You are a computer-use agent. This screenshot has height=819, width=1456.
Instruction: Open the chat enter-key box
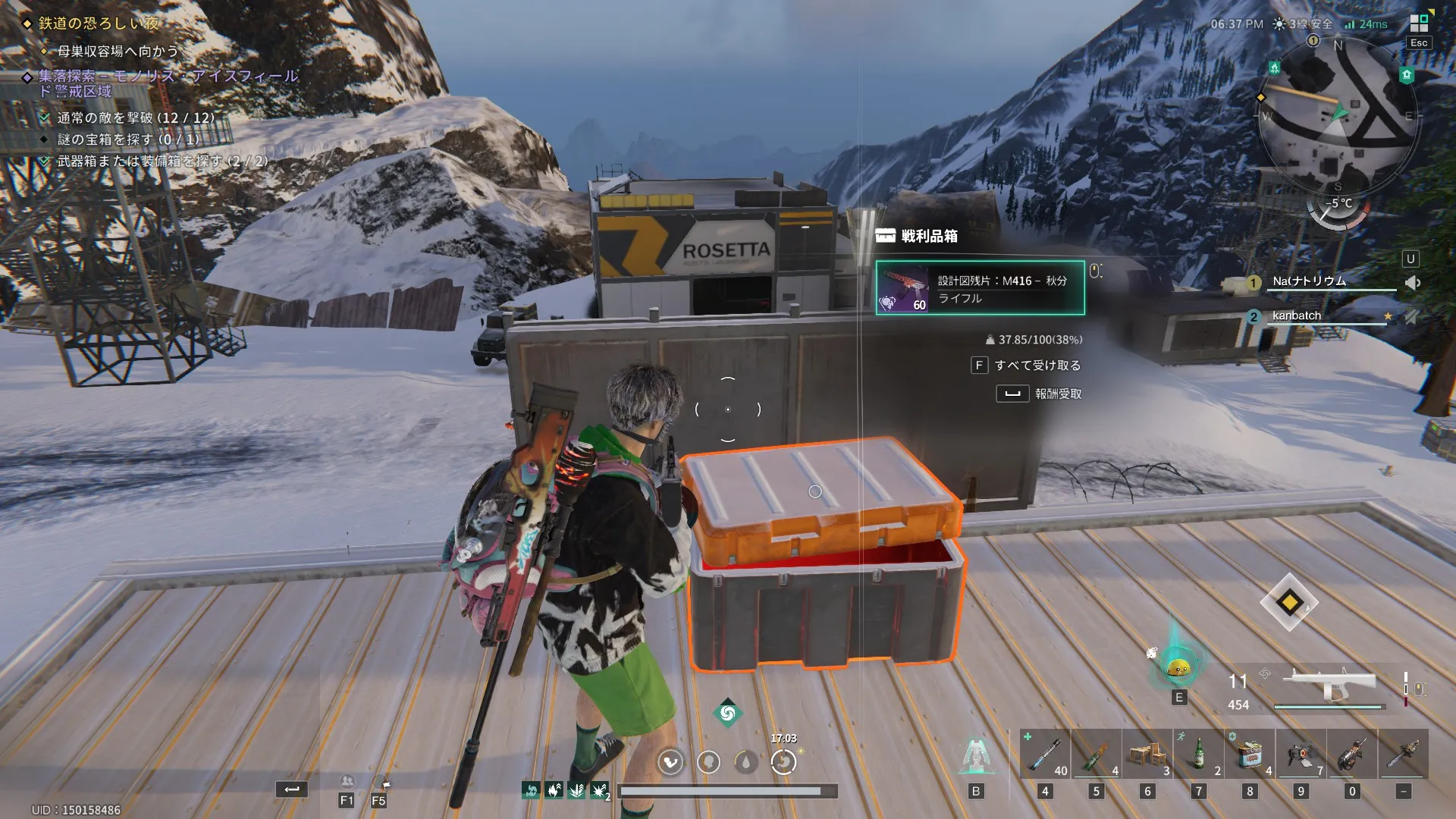pyautogui.click(x=291, y=789)
